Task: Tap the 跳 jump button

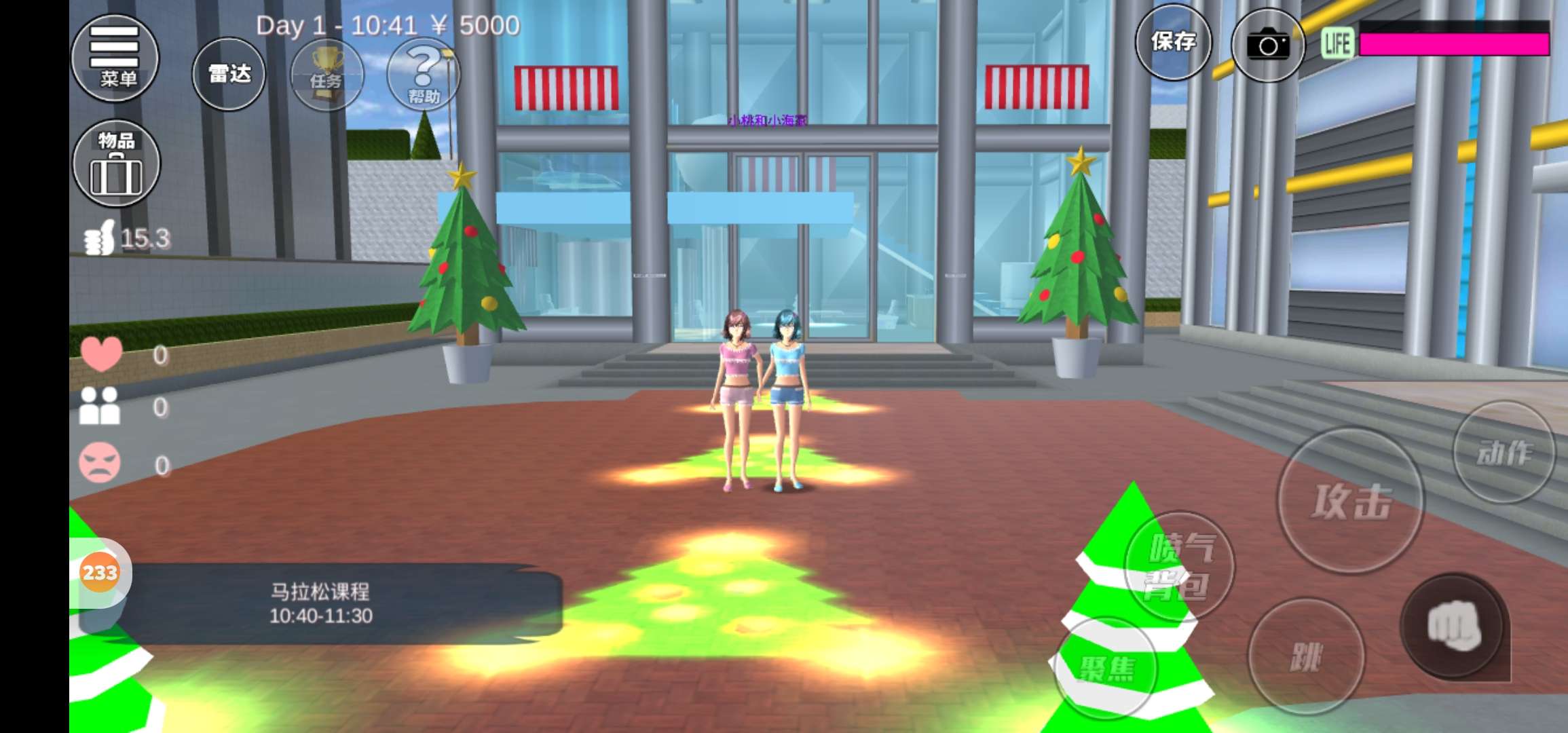Action: (x=1305, y=656)
